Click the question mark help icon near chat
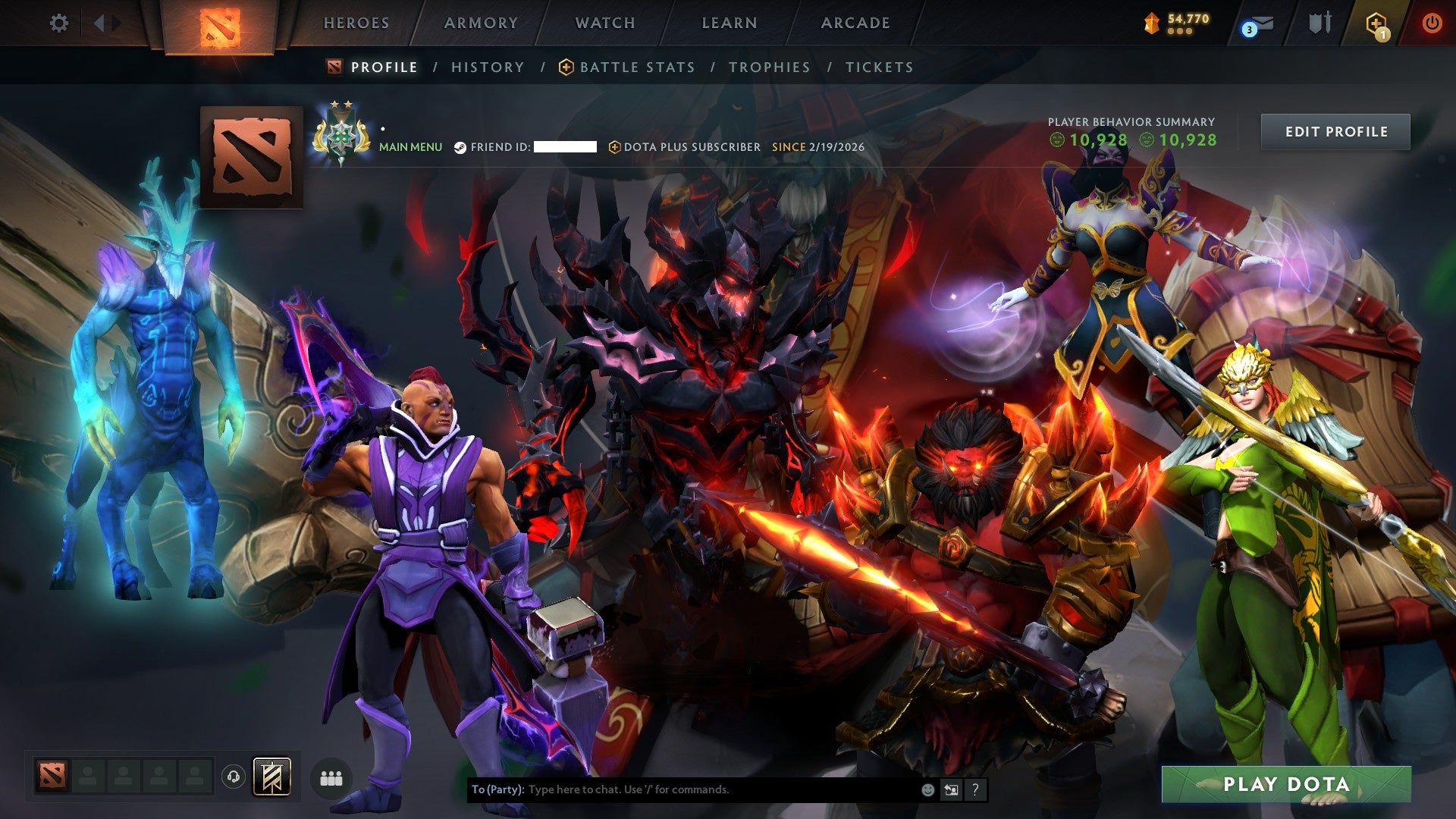This screenshot has height=819, width=1456. (x=975, y=789)
